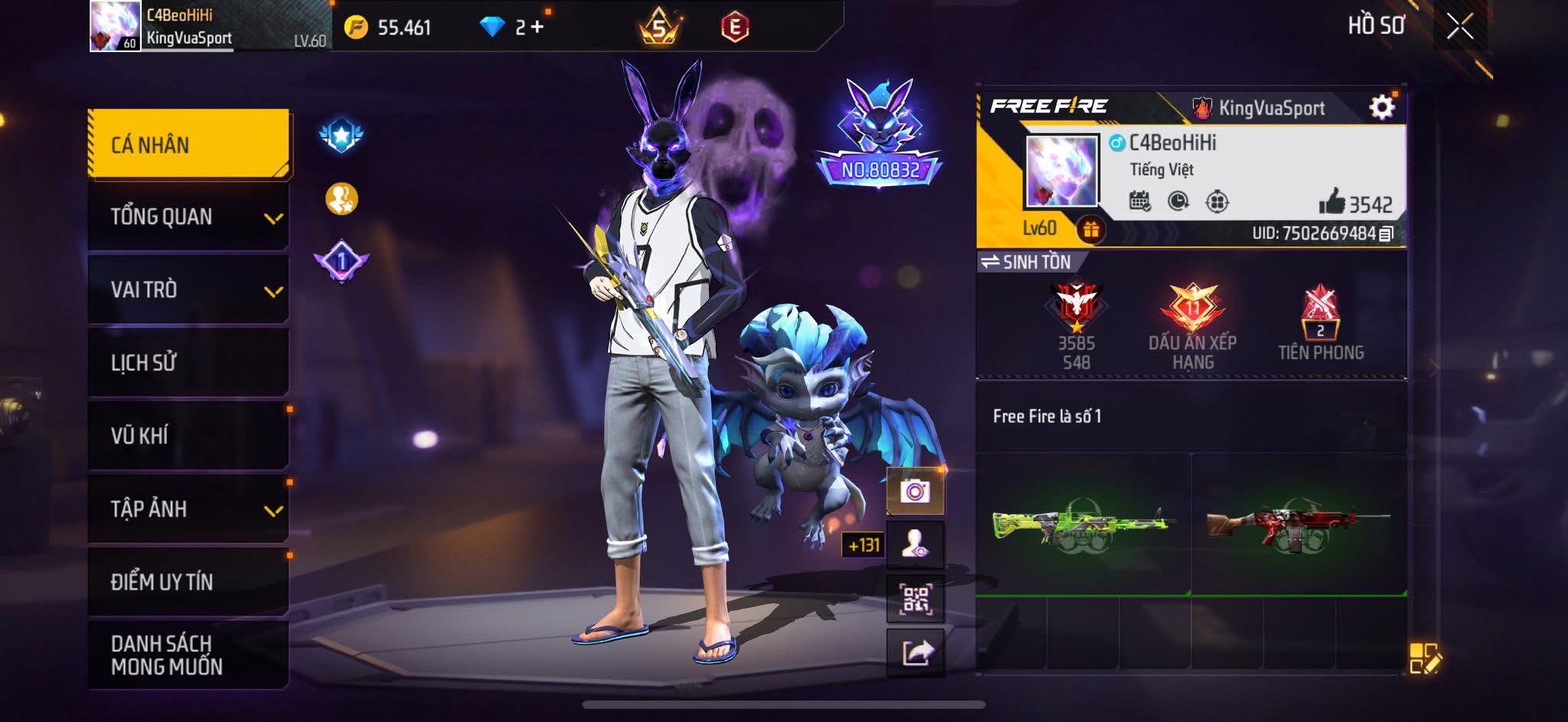Open the Lịch Sử tab

point(188,362)
